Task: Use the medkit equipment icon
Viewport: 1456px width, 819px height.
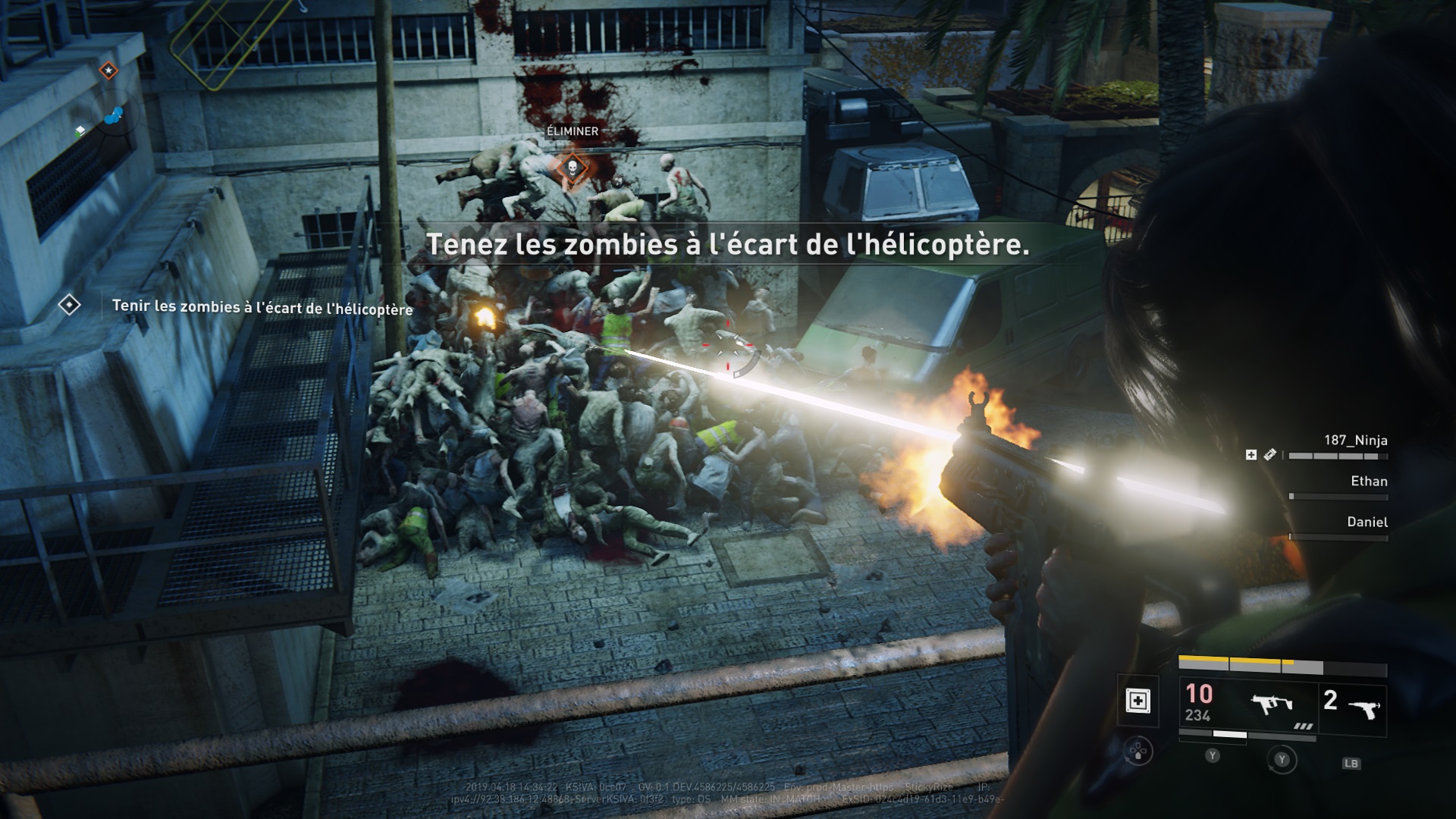Action: [x=1137, y=701]
